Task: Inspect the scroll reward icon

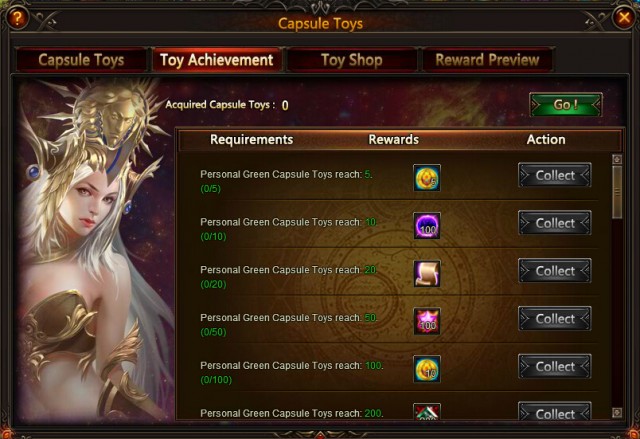Action: coord(427,273)
